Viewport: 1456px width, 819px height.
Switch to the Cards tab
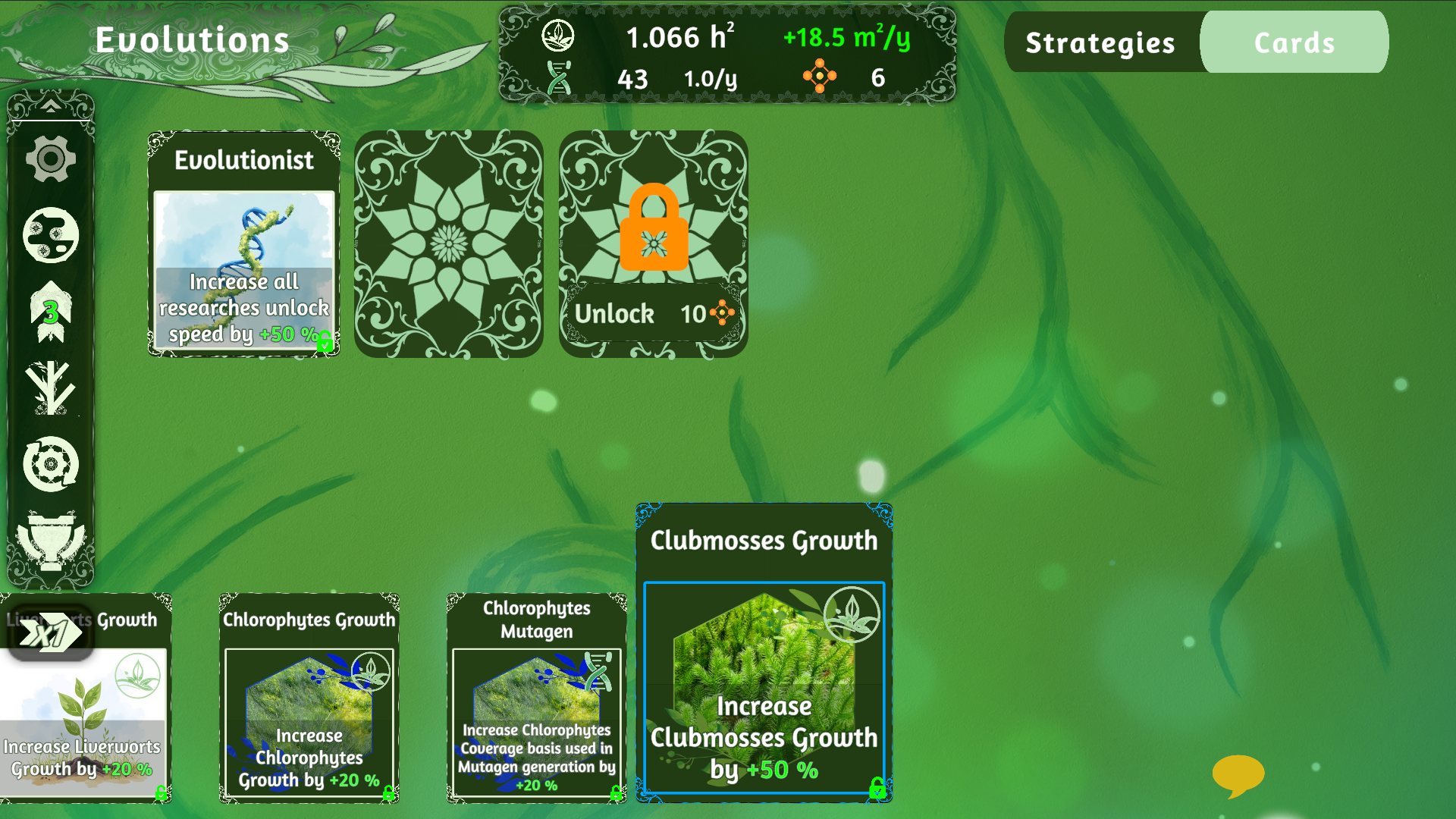click(1294, 43)
